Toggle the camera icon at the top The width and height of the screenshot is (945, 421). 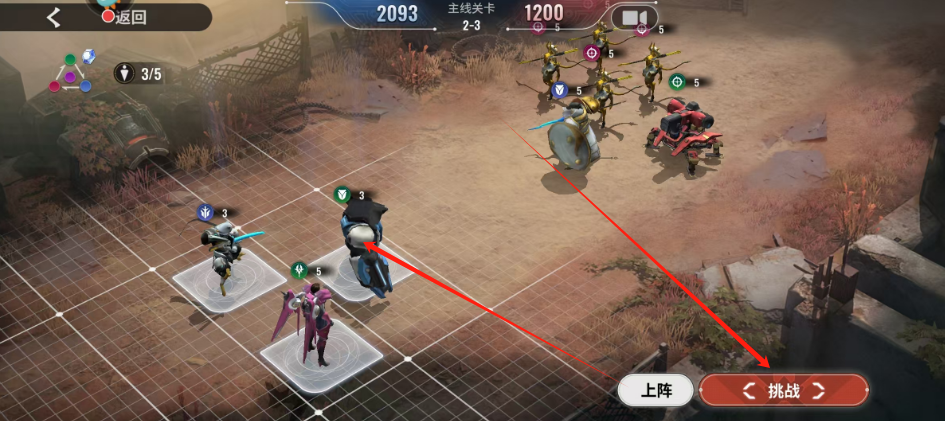(634, 17)
